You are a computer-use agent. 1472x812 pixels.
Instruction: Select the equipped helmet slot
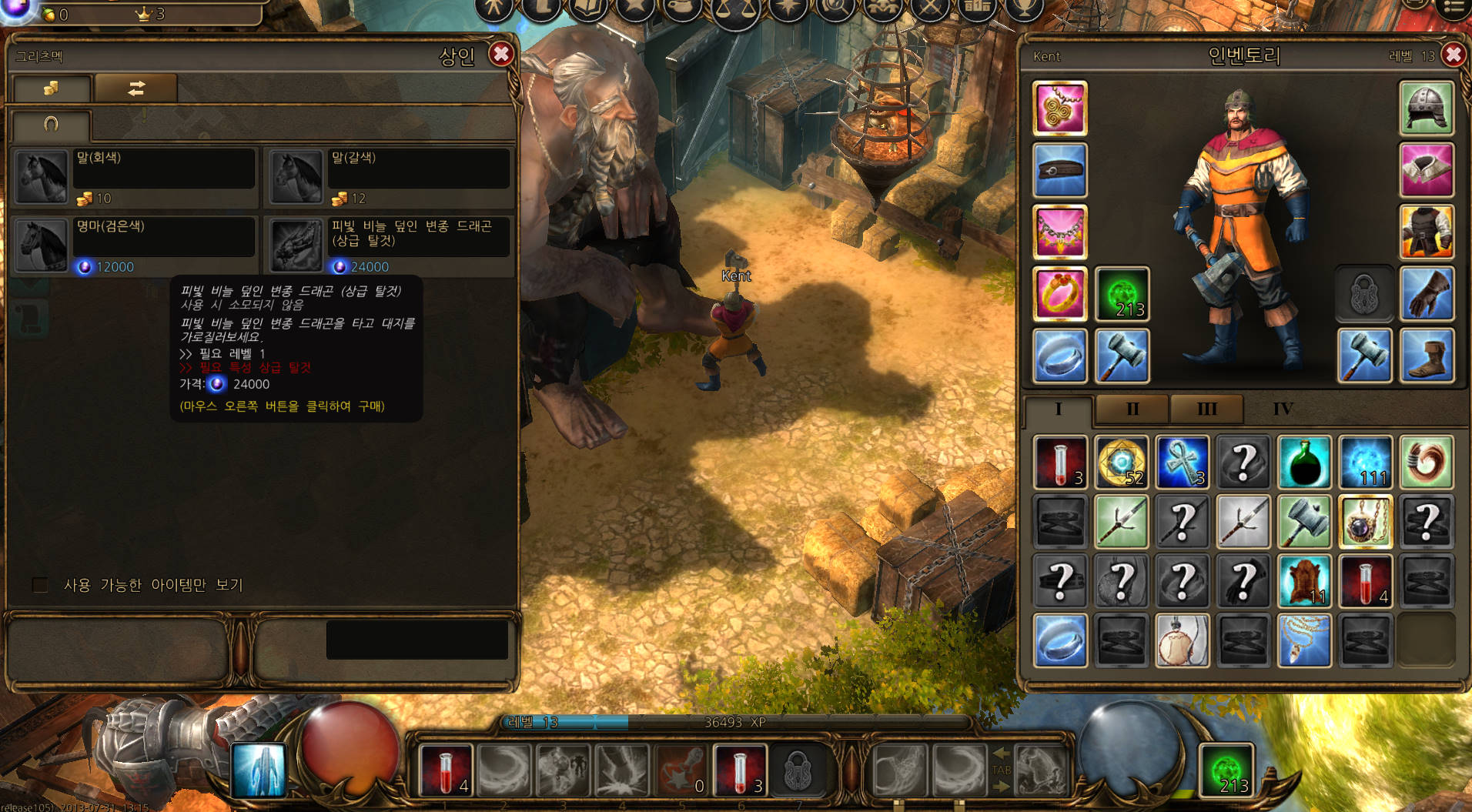click(1426, 109)
